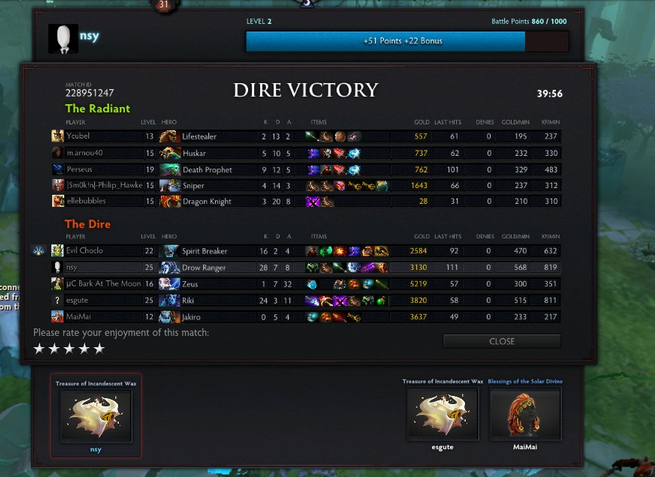Give the match a one-star rating
This screenshot has width=655, height=477.
(39, 349)
